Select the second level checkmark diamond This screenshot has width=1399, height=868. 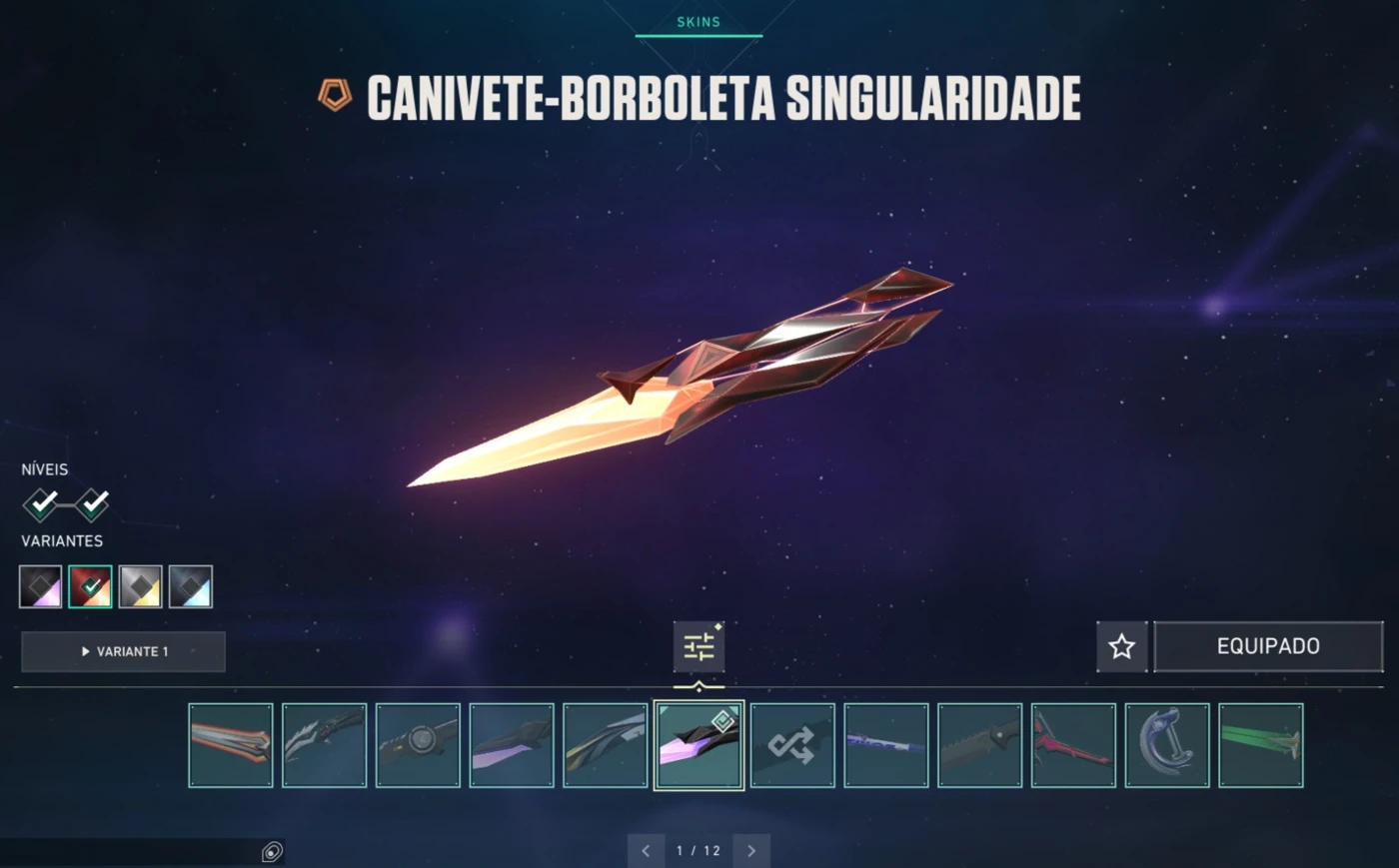pos(92,504)
